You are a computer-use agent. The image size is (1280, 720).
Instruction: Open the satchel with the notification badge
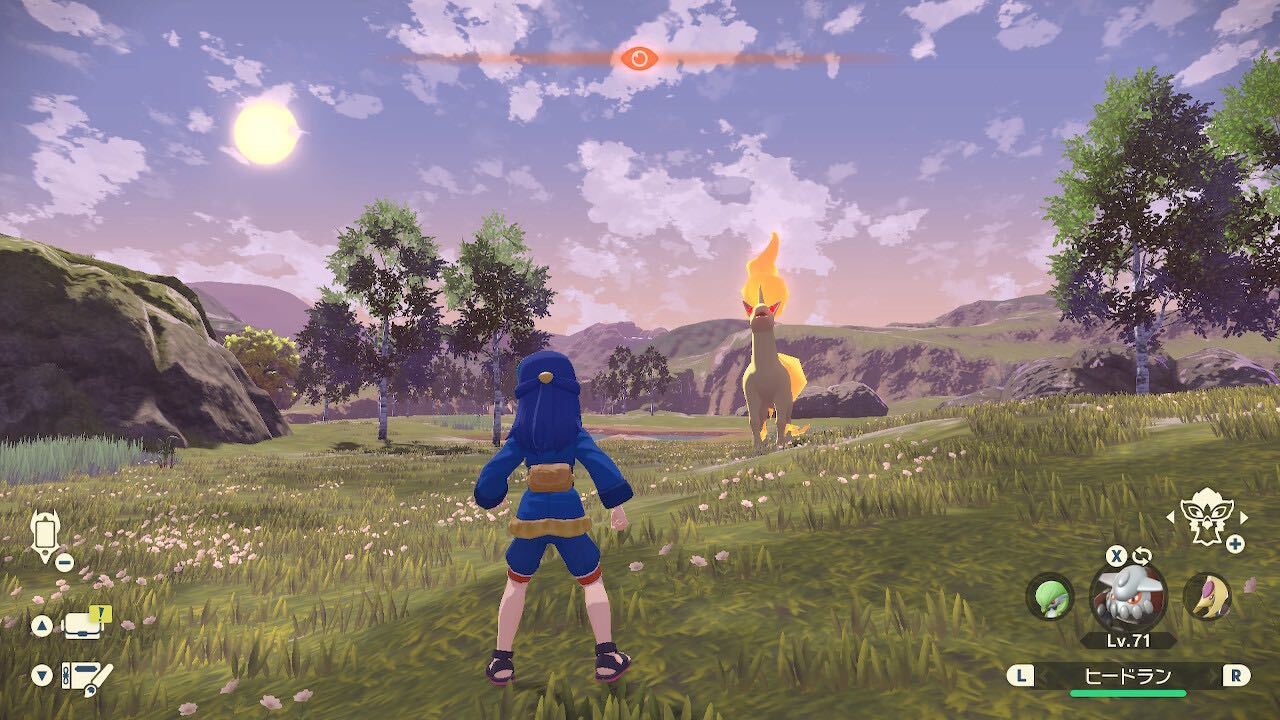(82, 628)
